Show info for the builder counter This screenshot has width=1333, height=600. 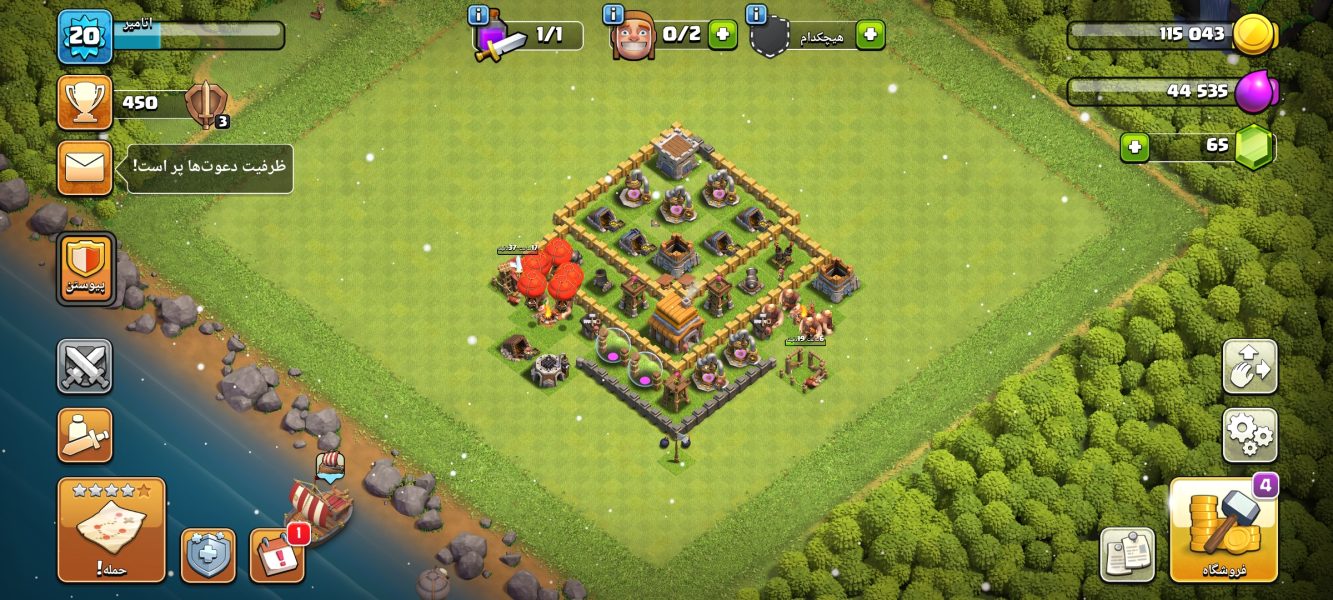pyautogui.click(x=613, y=15)
